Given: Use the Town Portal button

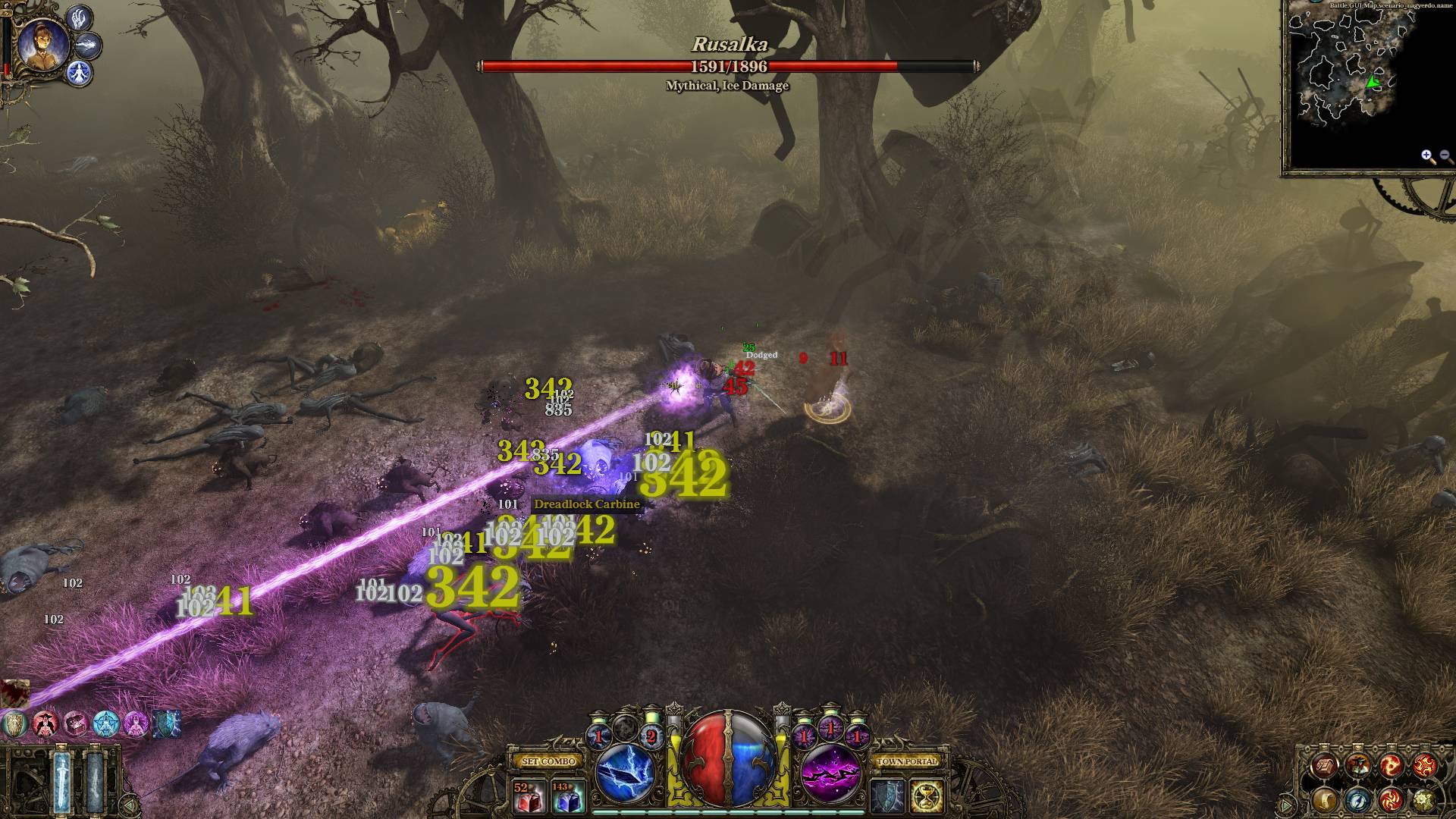Looking at the screenshot, I should point(907,761).
